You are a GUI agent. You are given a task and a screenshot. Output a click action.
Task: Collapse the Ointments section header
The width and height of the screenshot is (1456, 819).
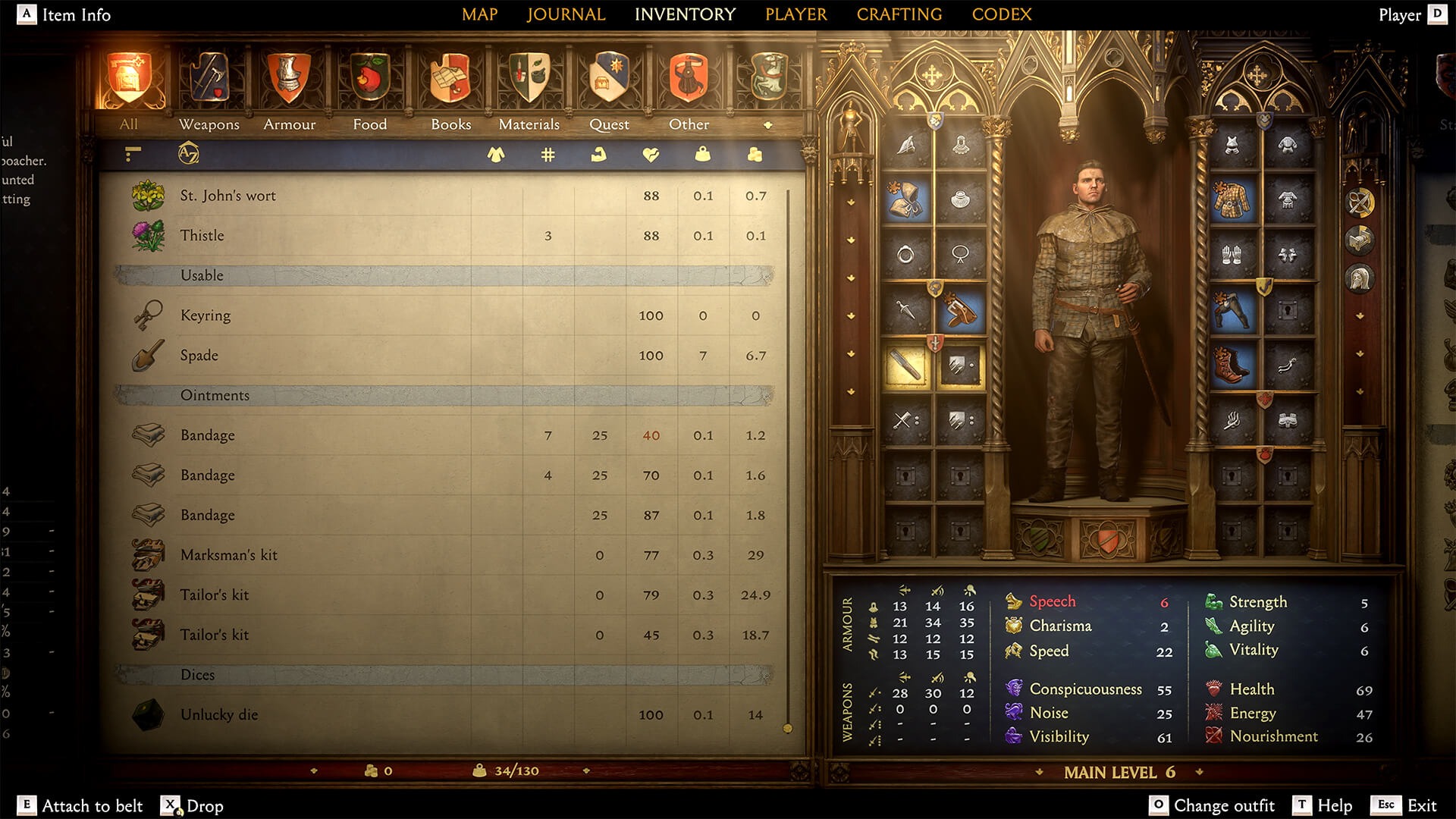point(215,394)
